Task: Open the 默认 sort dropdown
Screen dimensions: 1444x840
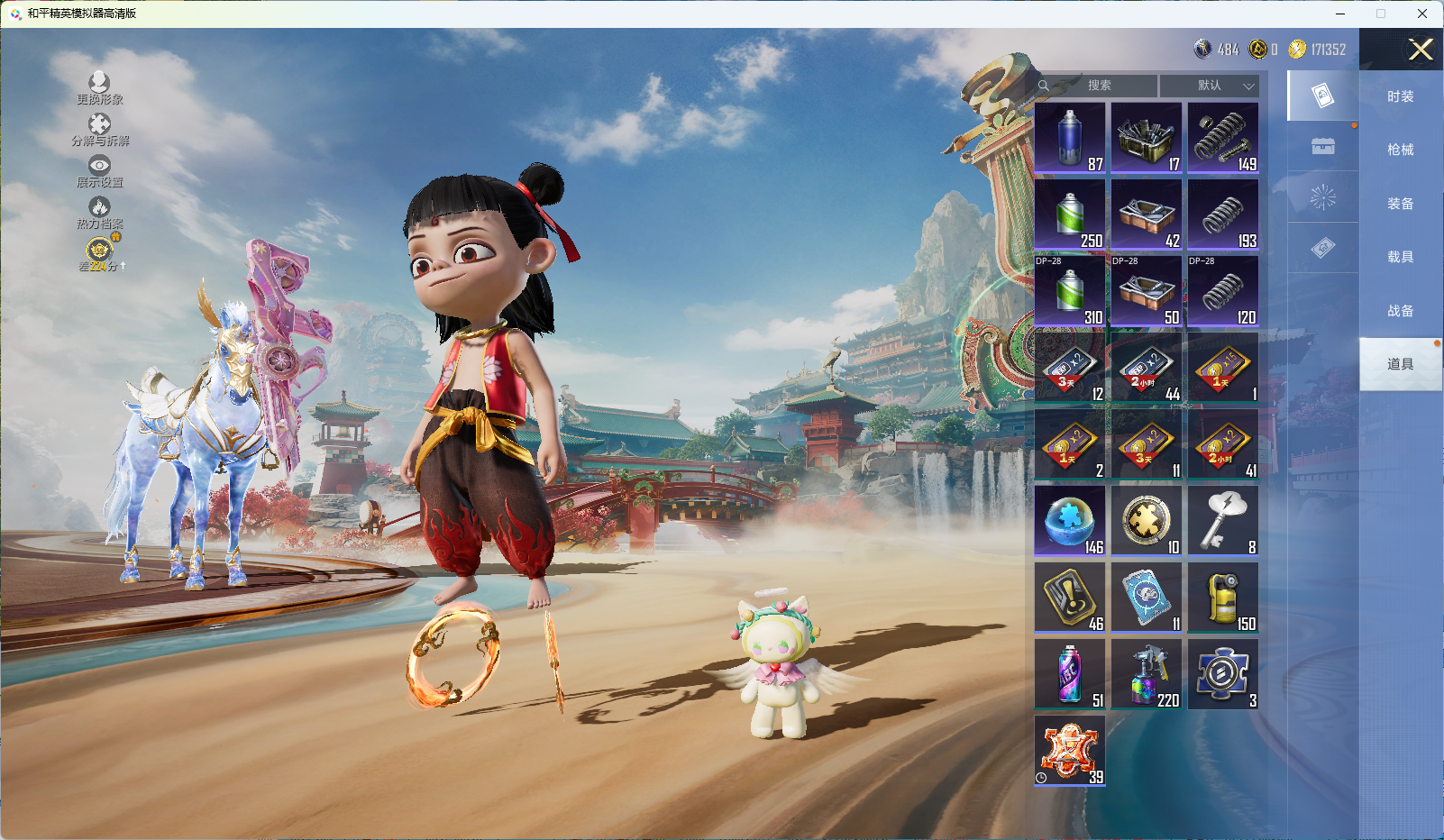Action: tap(1209, 86)
